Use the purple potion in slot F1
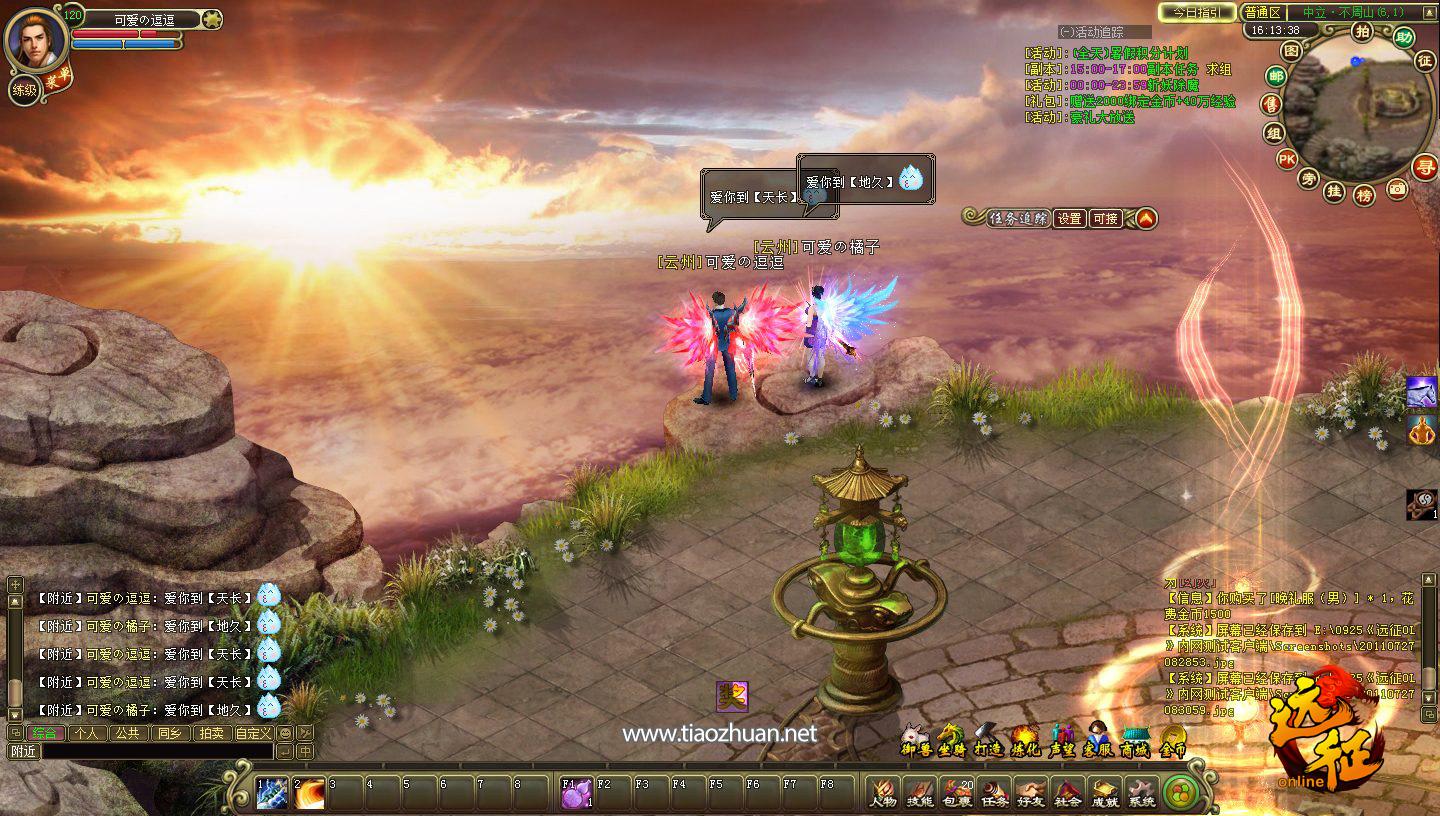 [x=575, y=793]
